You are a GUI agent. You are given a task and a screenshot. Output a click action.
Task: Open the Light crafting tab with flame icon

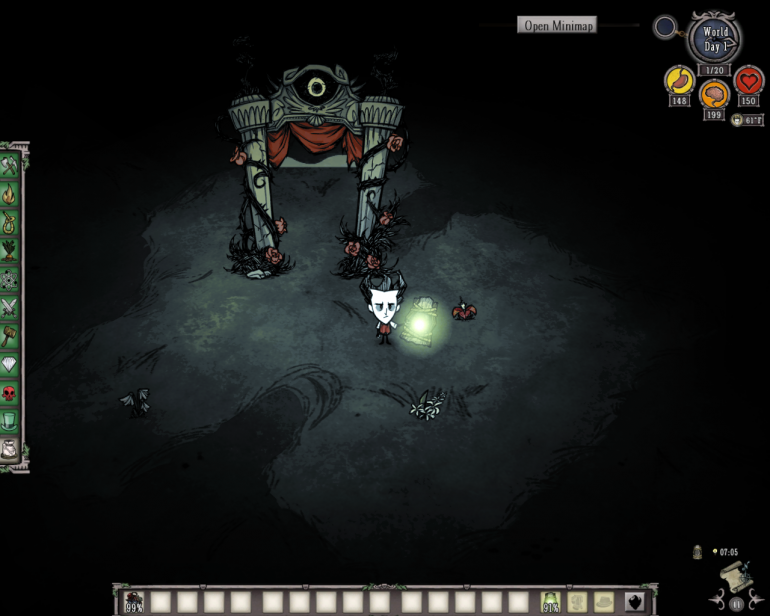pyautogui.click(x=11, y=194)
